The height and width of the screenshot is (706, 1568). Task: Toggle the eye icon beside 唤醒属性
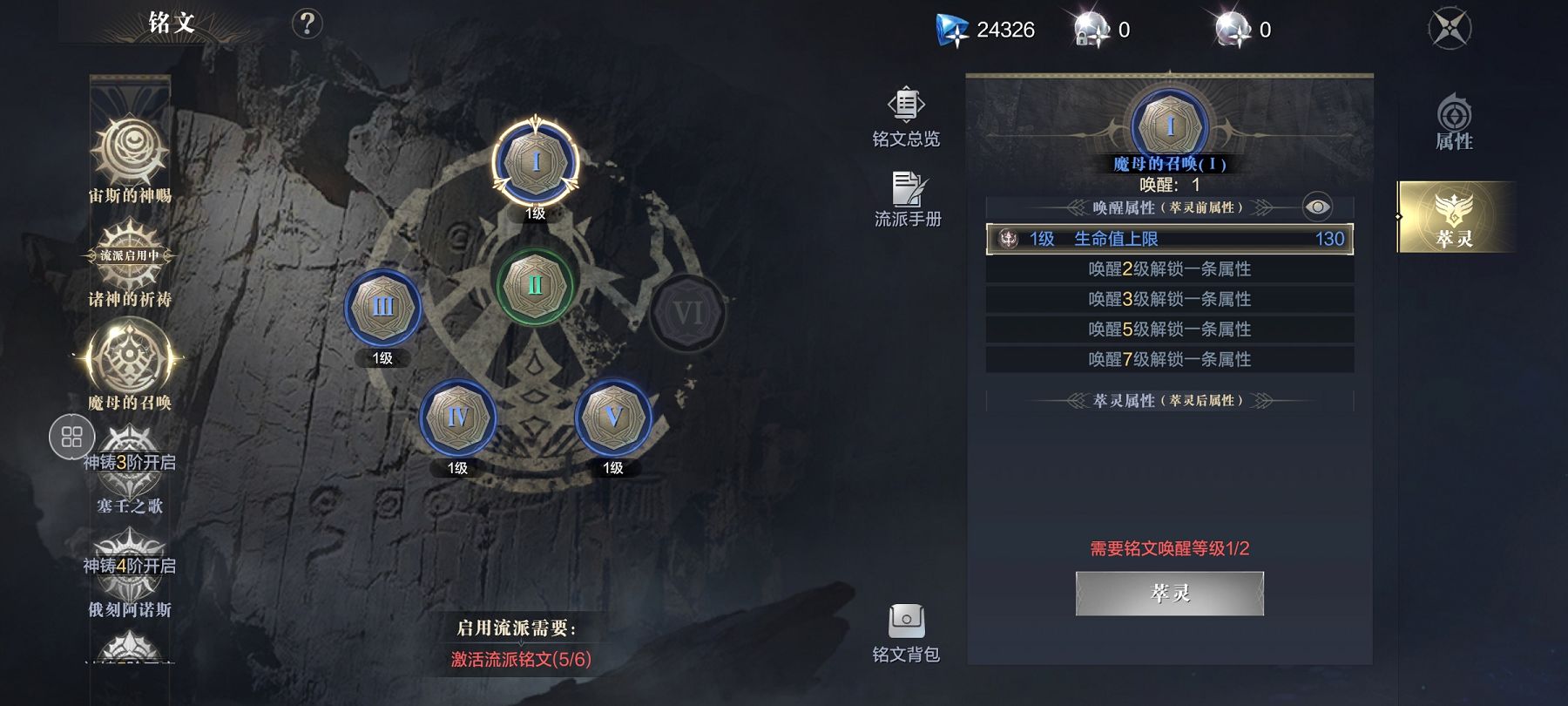pyautogui.click(x=1317, y=207)
